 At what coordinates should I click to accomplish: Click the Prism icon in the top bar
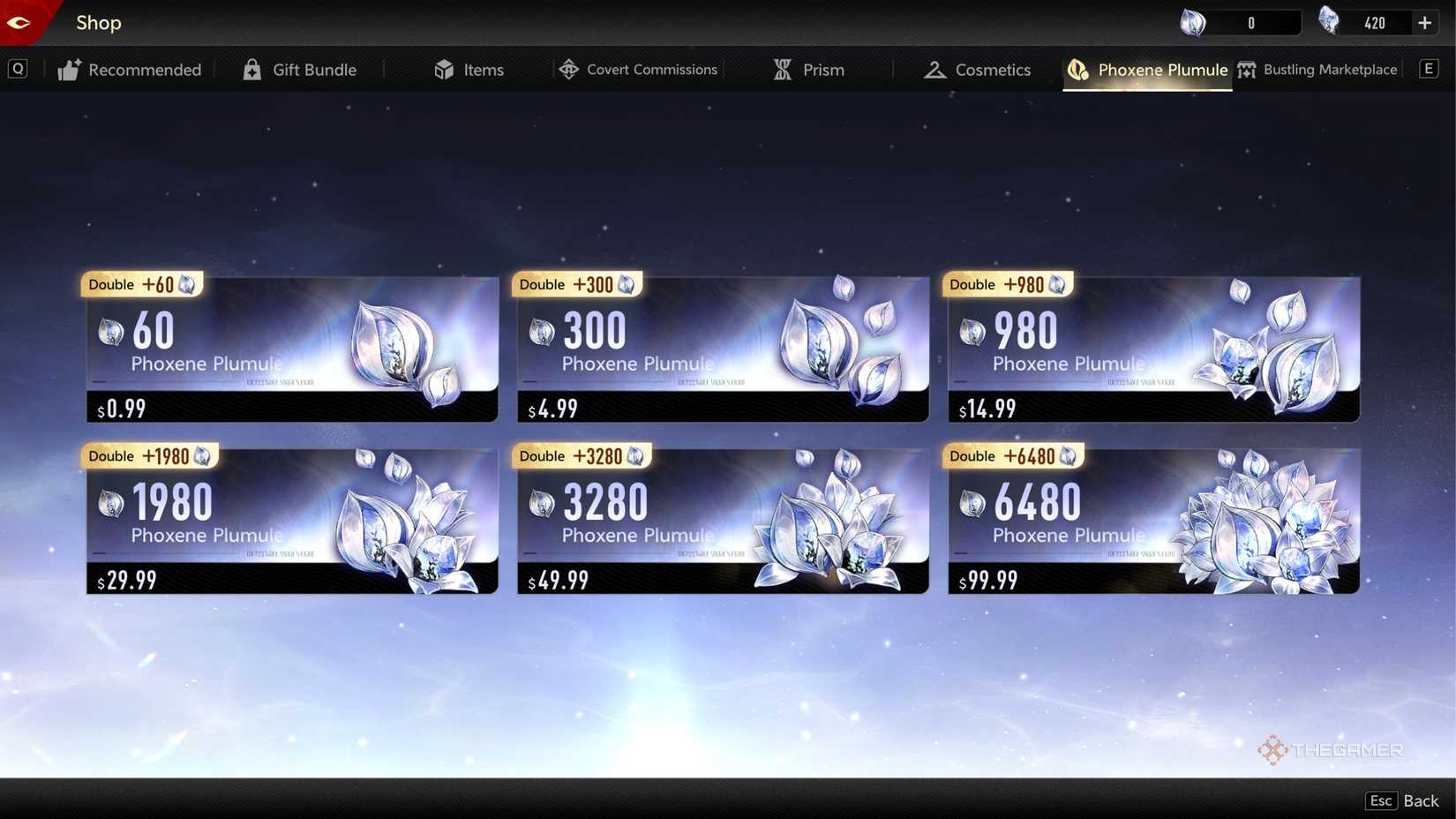pyautogui.click(x=782, y=69)
